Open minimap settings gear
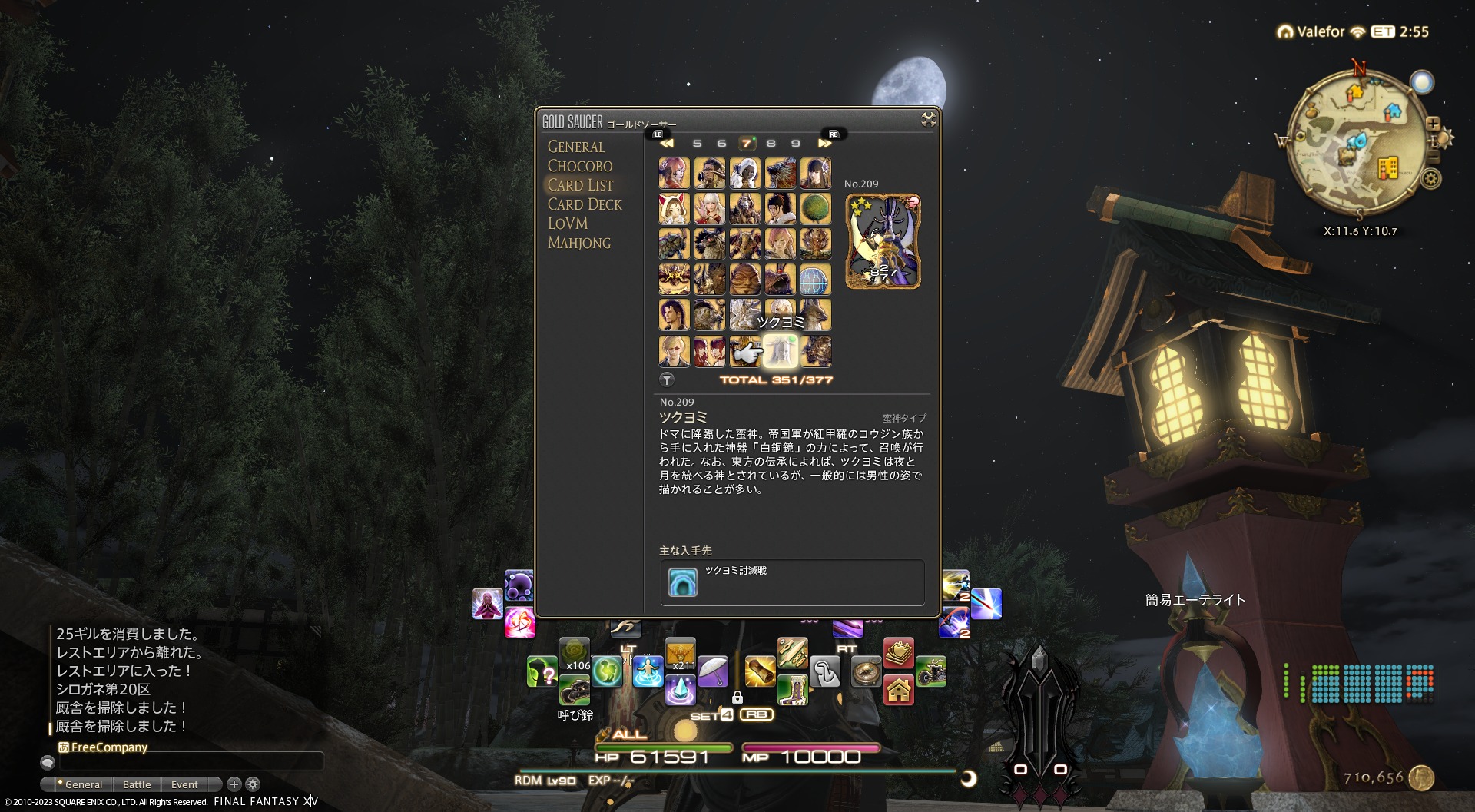This screenshot has width=1475, height=812. (1430, 179)
